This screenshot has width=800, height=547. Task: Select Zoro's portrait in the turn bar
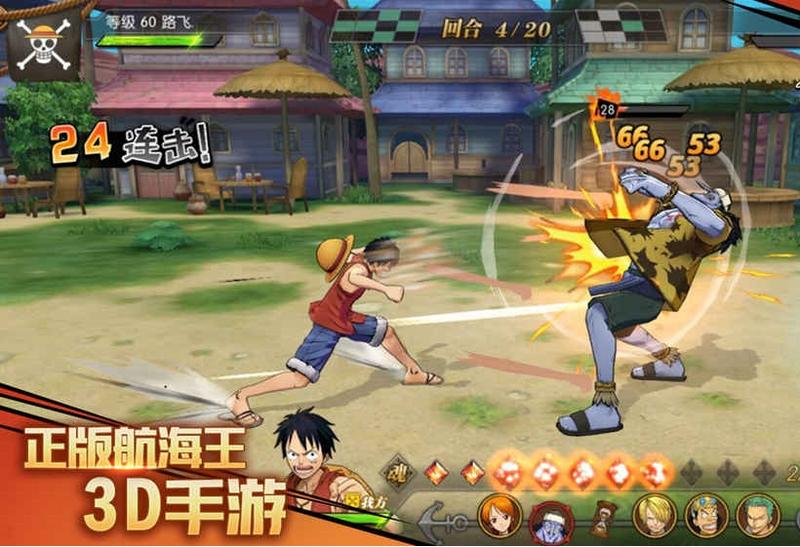click(758, 515)
